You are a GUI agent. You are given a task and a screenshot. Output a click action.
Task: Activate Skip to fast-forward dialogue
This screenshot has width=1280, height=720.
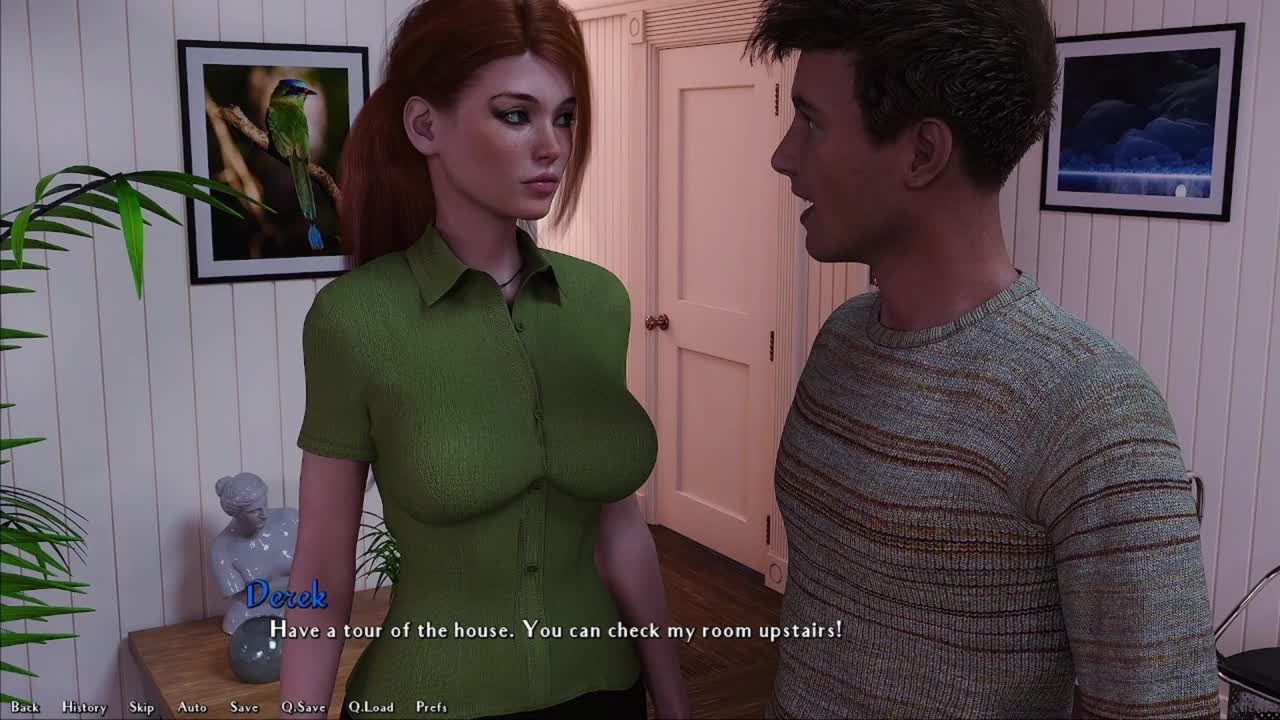pos(142,707)
